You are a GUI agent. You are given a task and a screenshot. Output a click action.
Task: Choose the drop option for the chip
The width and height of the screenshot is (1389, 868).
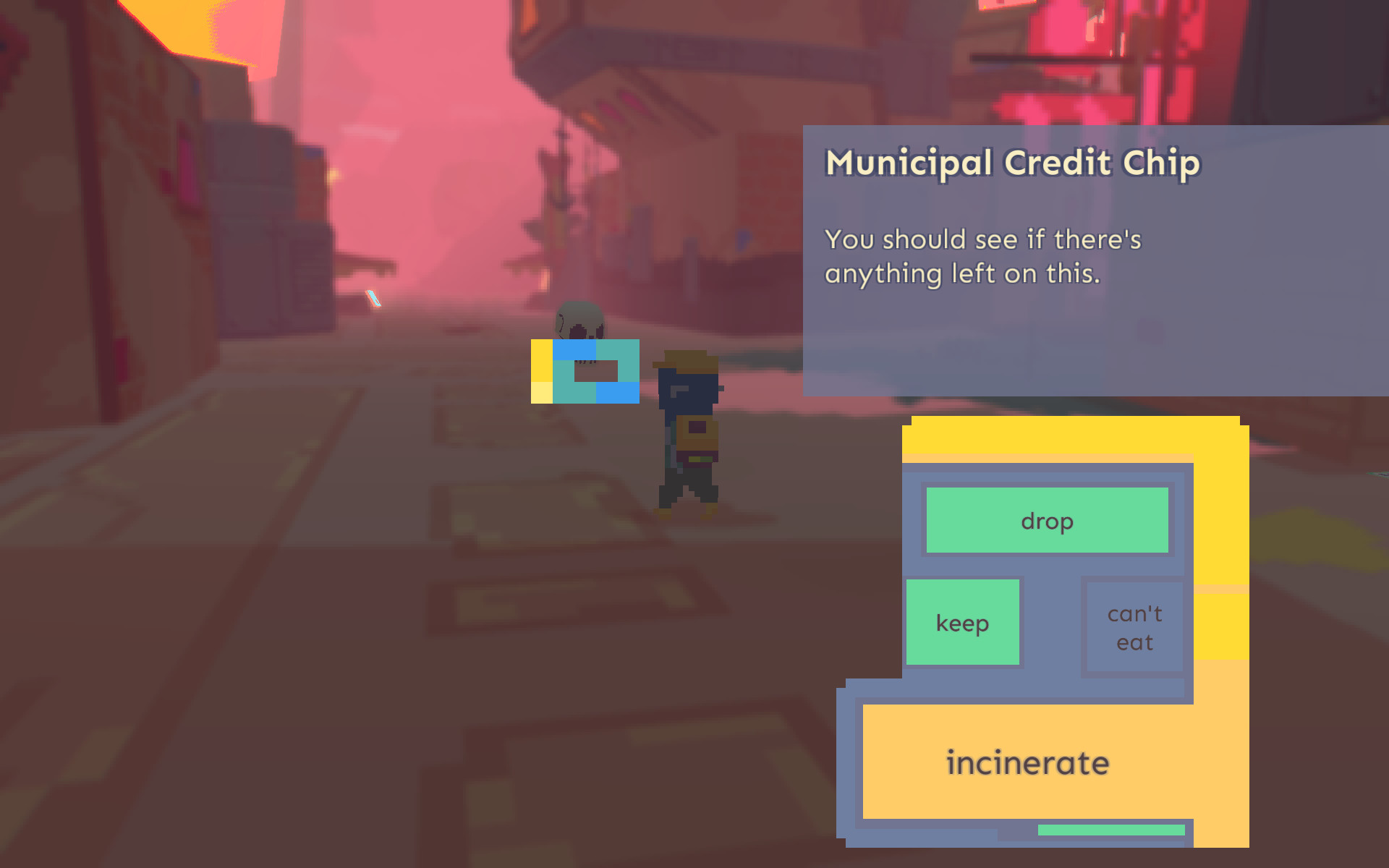(x=1046, y=519)
